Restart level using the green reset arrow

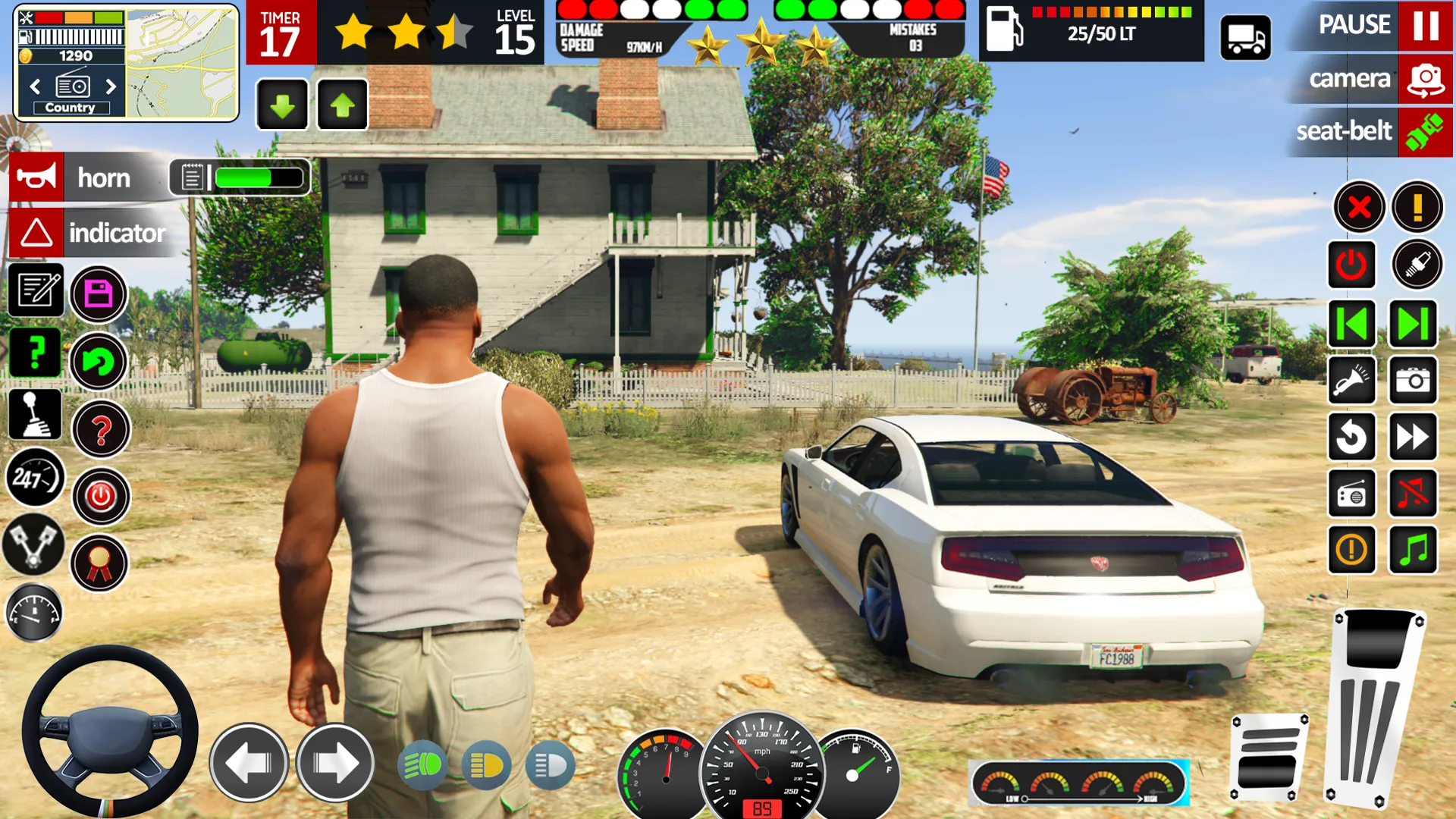99,362
